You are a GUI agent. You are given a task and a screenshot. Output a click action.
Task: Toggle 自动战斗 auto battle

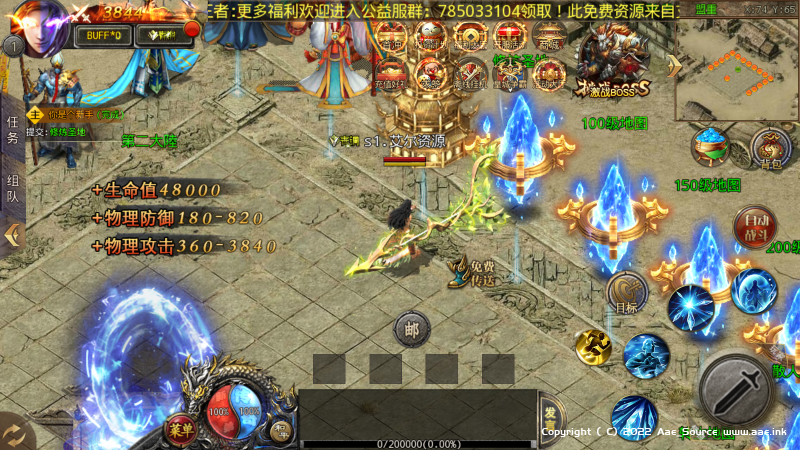[752, 226]
